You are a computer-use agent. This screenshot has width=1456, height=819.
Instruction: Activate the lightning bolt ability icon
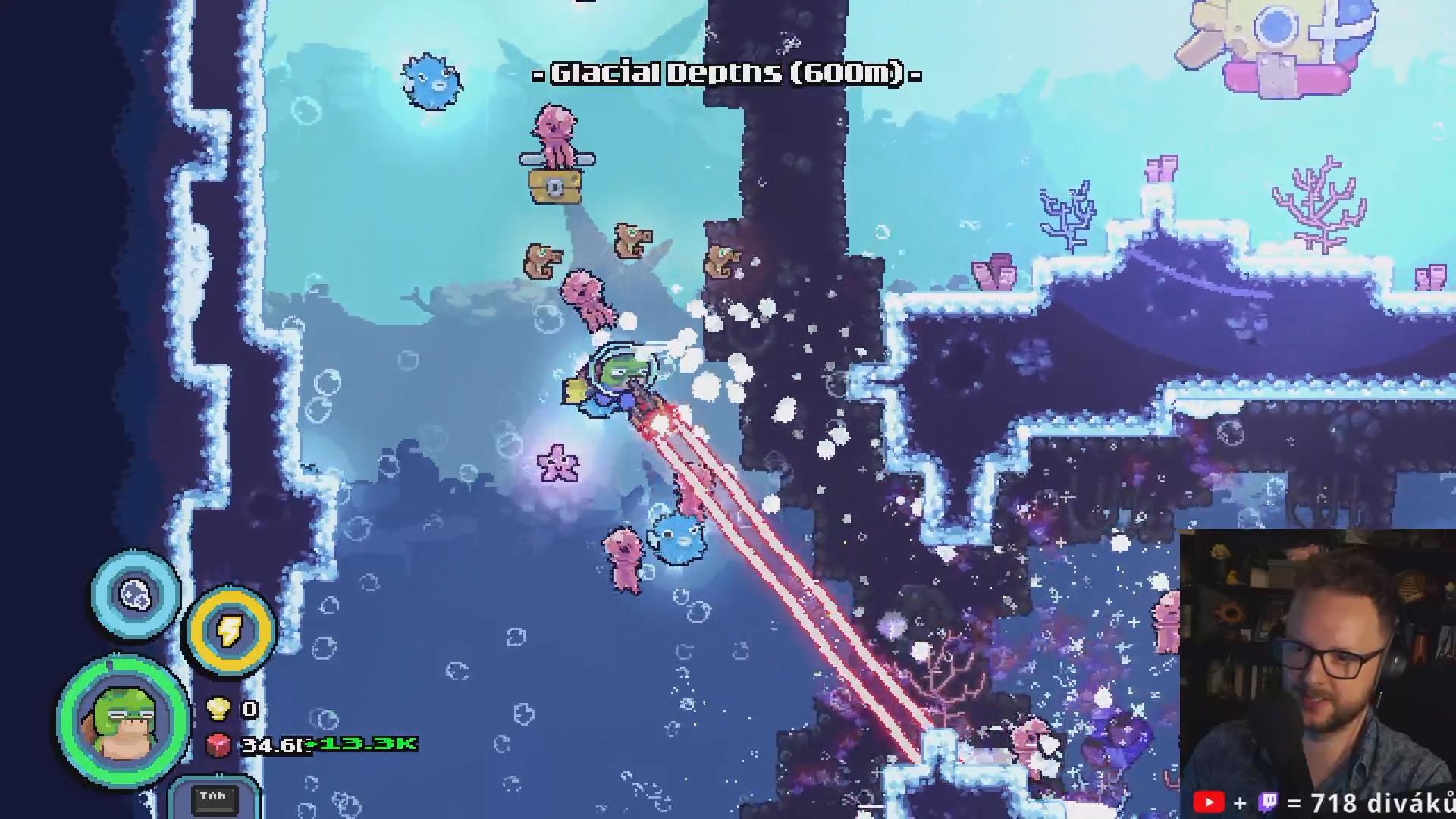click(x=230, y=630)
